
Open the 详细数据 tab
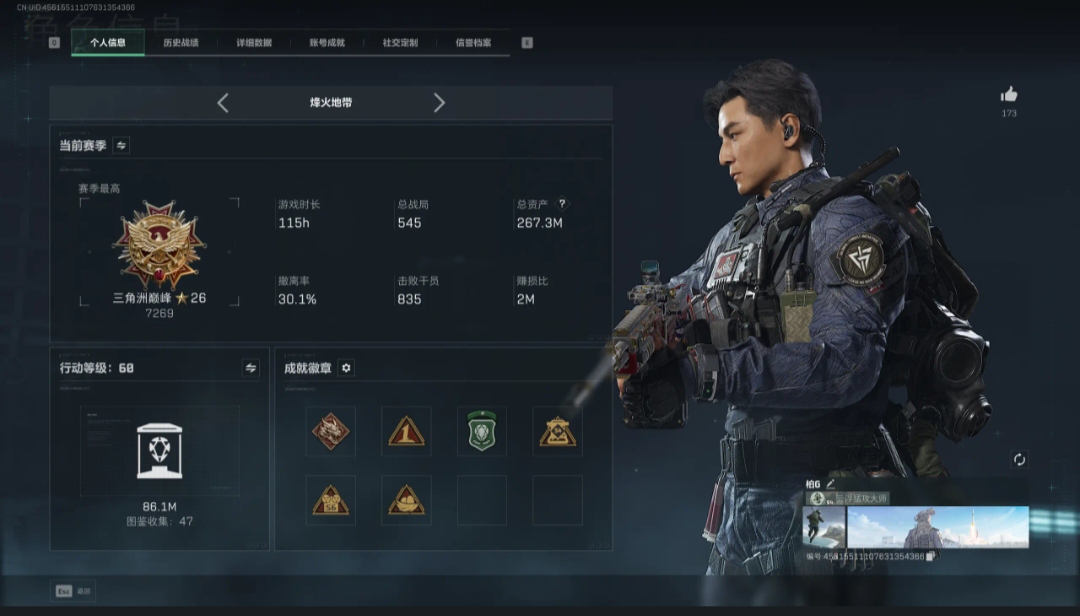pyautogui.click(x=254, y=43)
